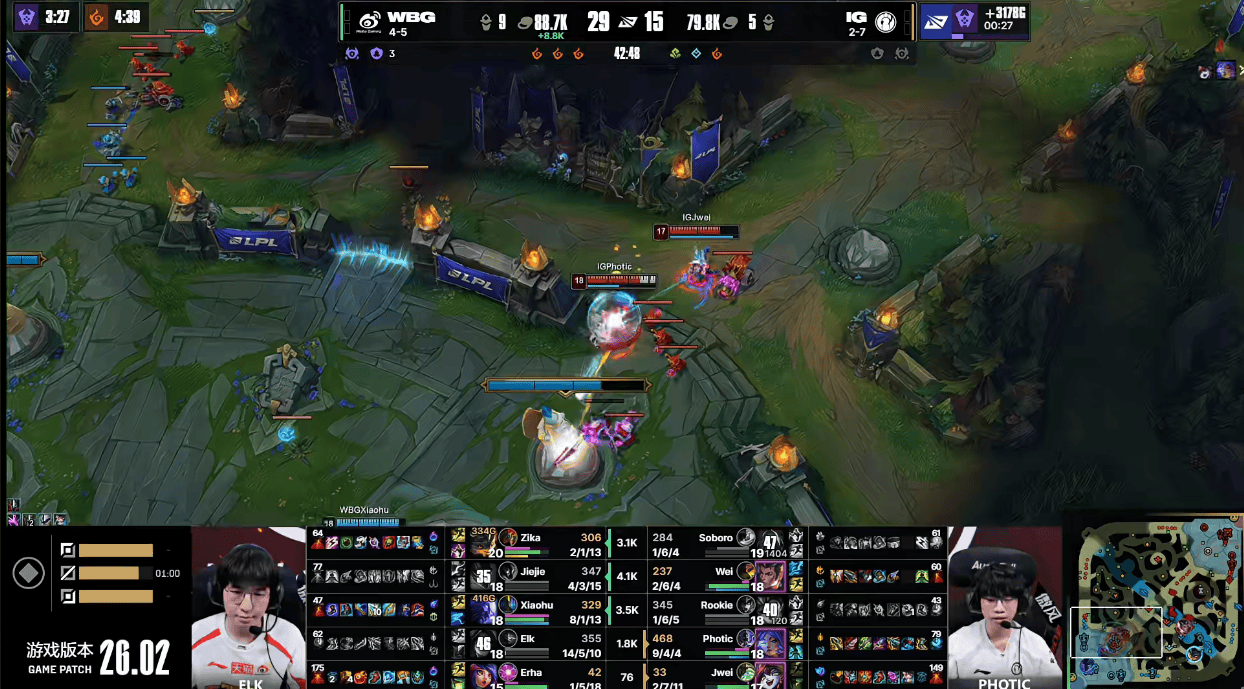
Task: Click the IG team logo
Action: 885,20
